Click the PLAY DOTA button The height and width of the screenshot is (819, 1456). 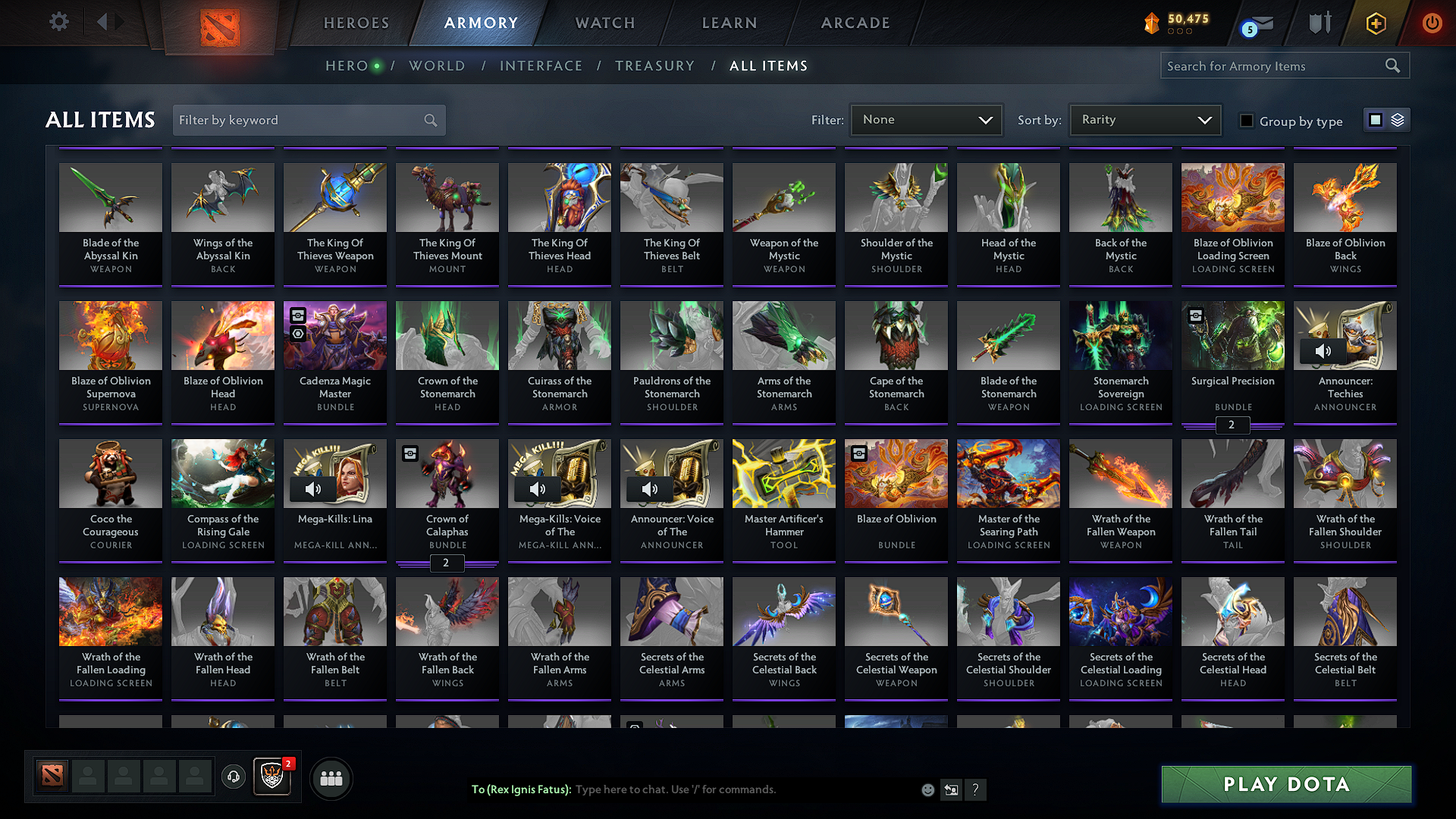[1285, 784]
